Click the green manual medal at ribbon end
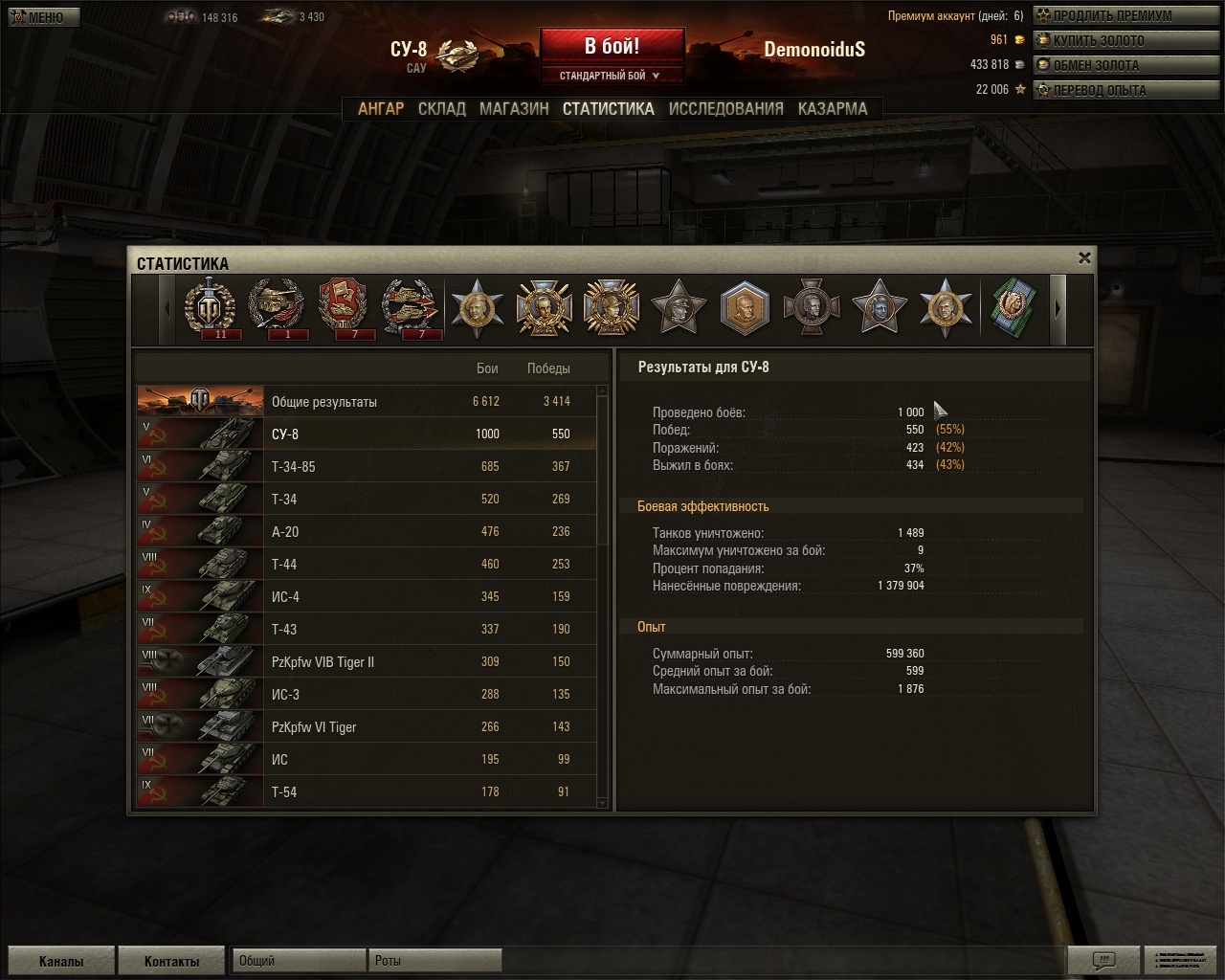1225x980 pixels. (1013, 308)
